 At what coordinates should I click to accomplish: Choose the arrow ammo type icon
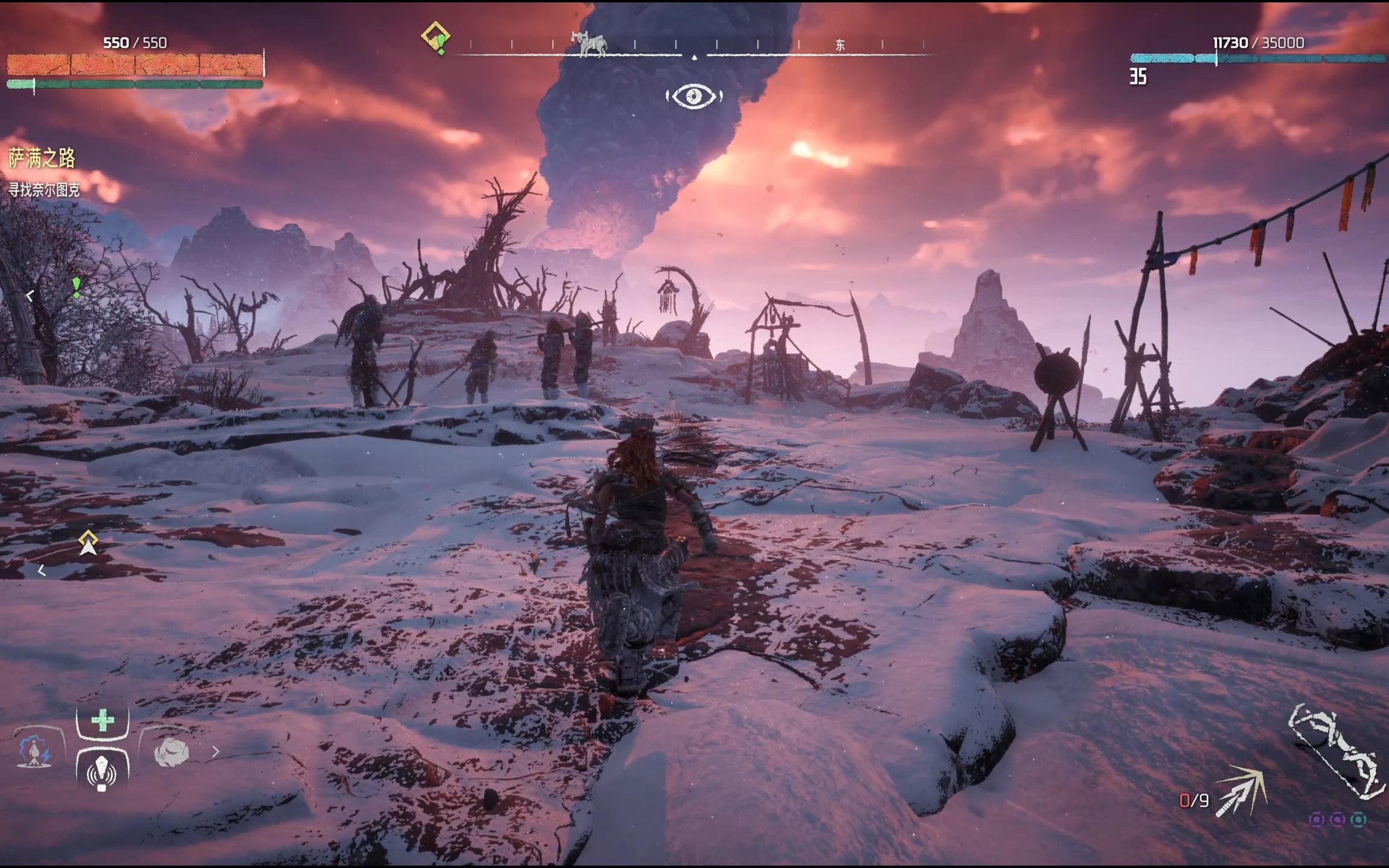(1241, 791)
